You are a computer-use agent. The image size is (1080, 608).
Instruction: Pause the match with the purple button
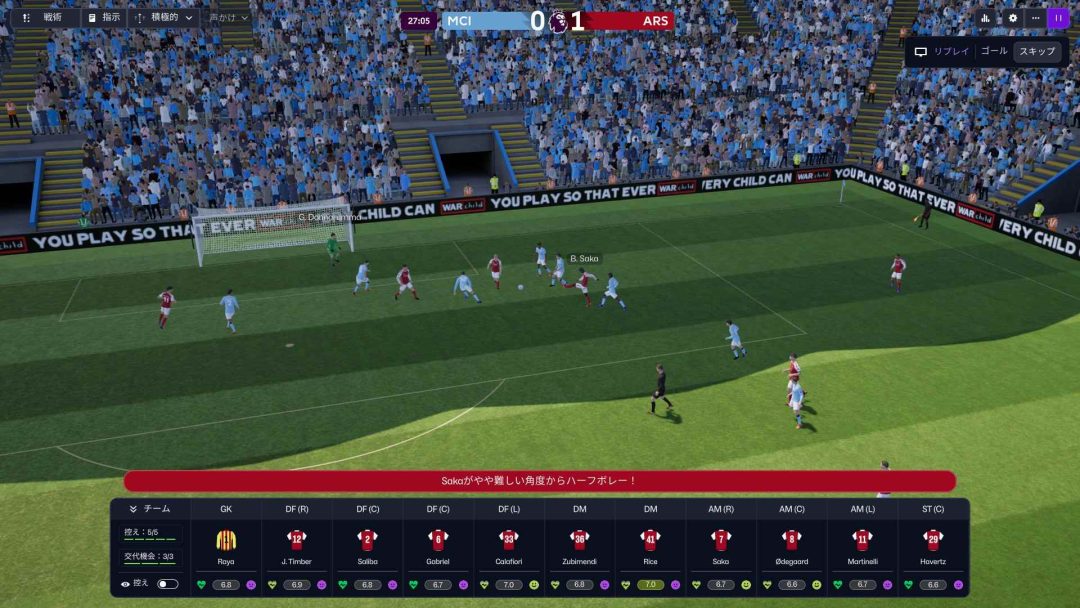(1058, 18)
